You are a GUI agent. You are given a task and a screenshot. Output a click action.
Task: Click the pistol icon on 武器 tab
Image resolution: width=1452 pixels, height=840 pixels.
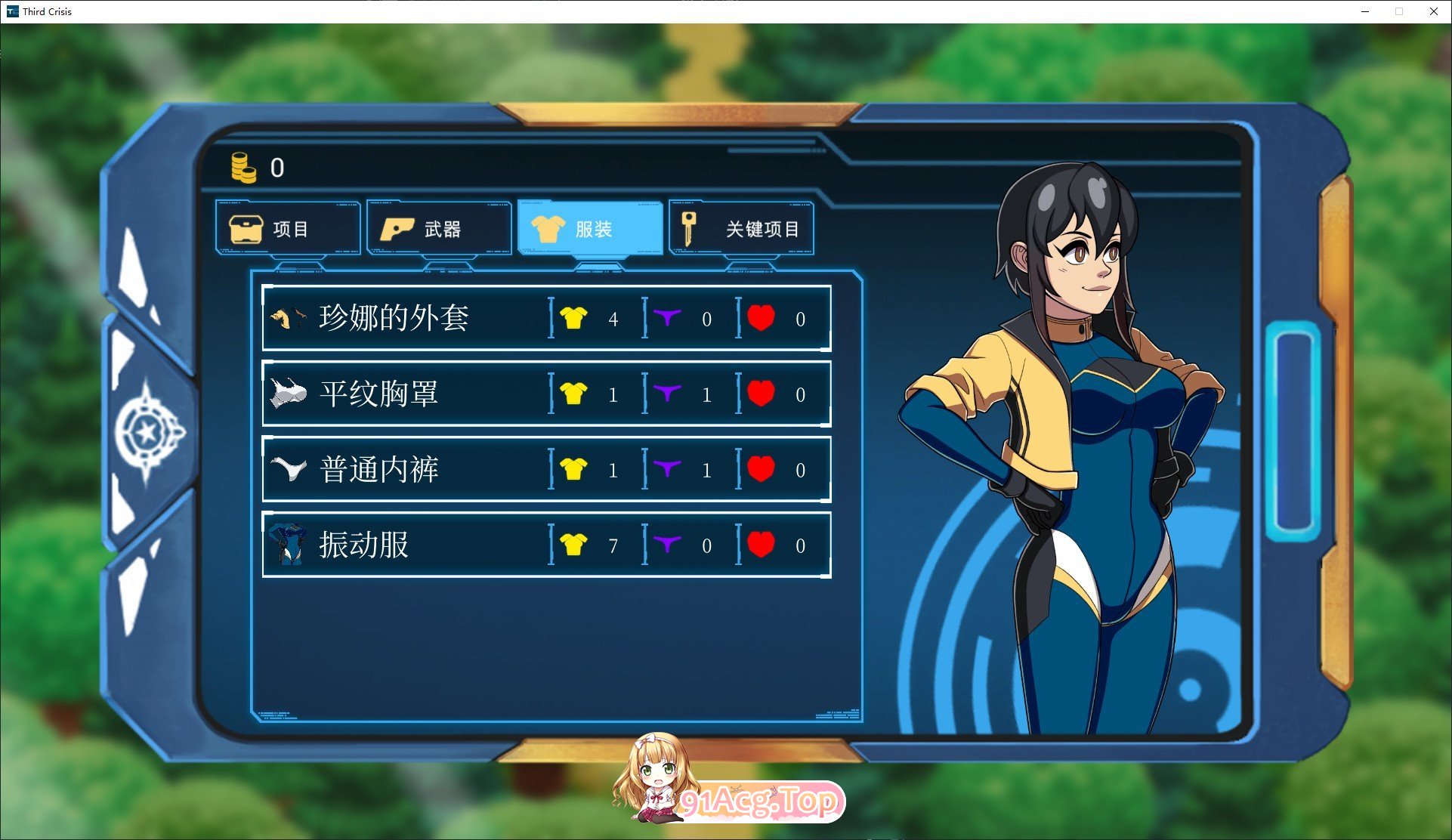[398, 227]
